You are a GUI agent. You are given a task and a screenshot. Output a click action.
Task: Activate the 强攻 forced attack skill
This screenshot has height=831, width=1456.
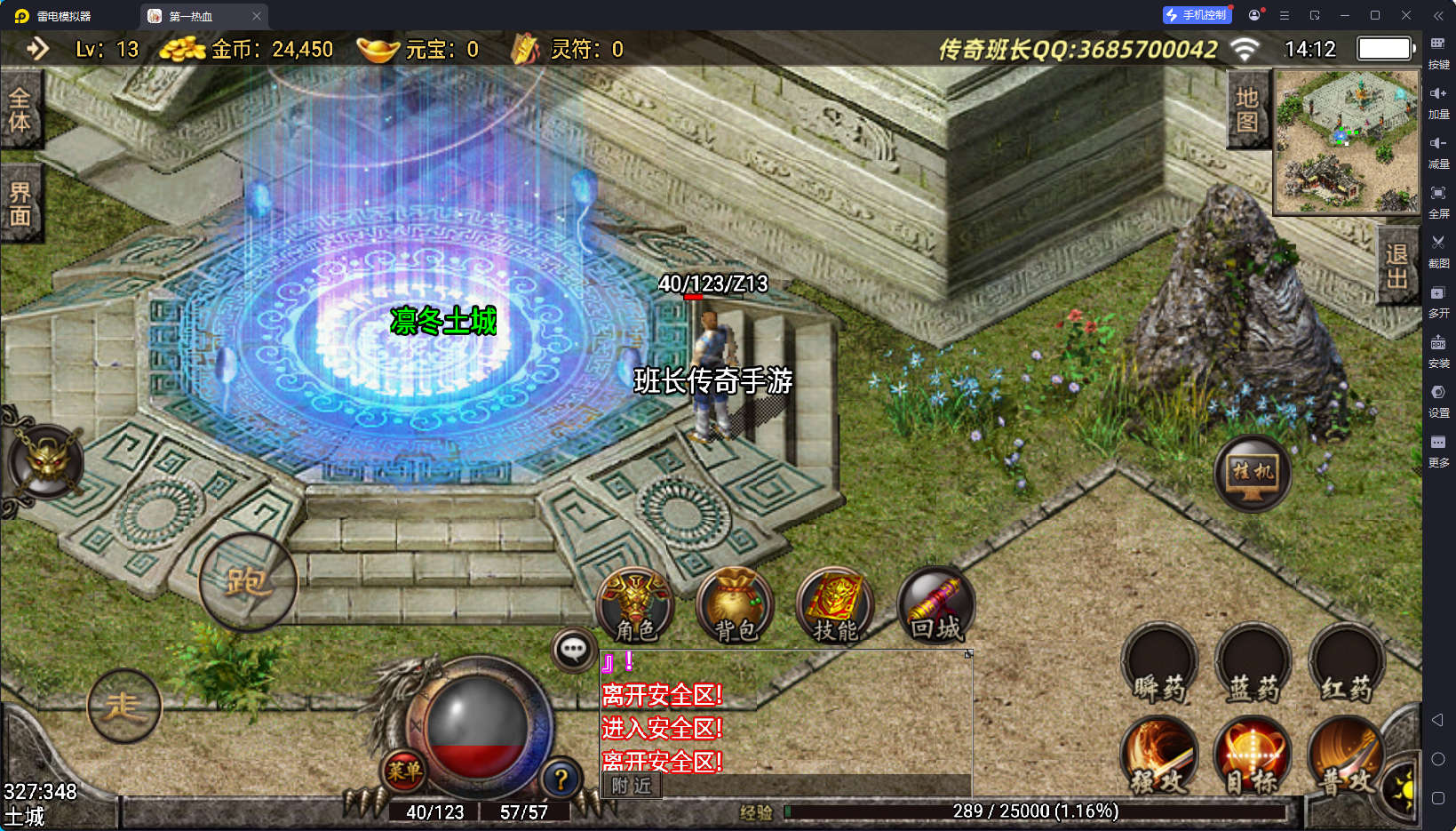[1159, 755]
